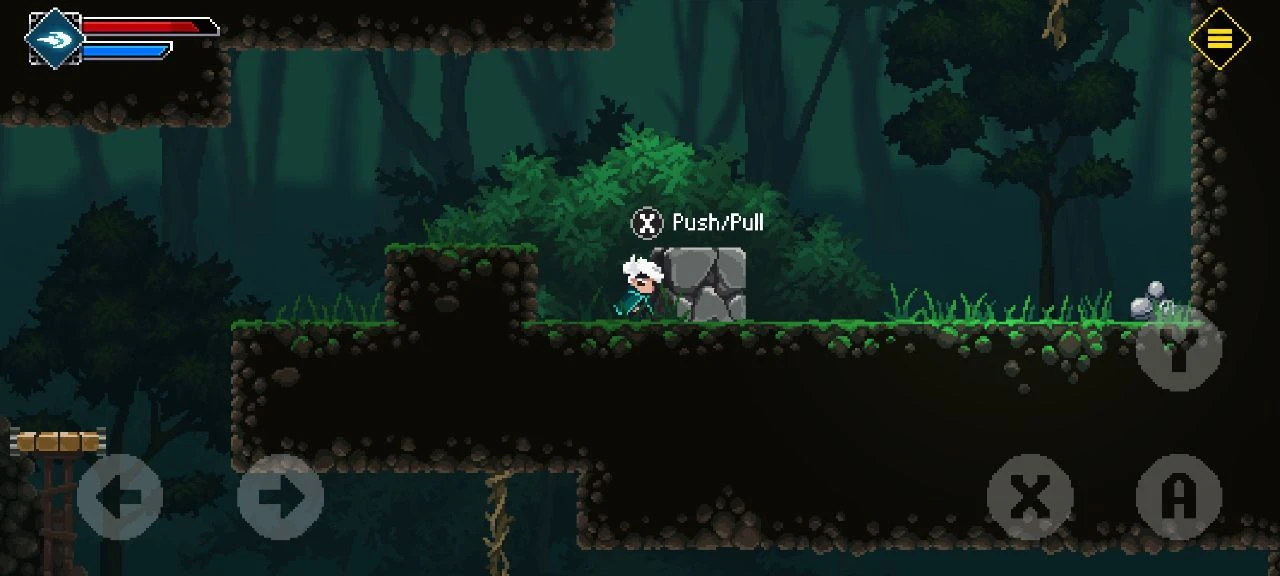Viewport: 1280px width, 576px height.
Task: Tap the on-screen Y button
Action: (x=1179, y=347)
